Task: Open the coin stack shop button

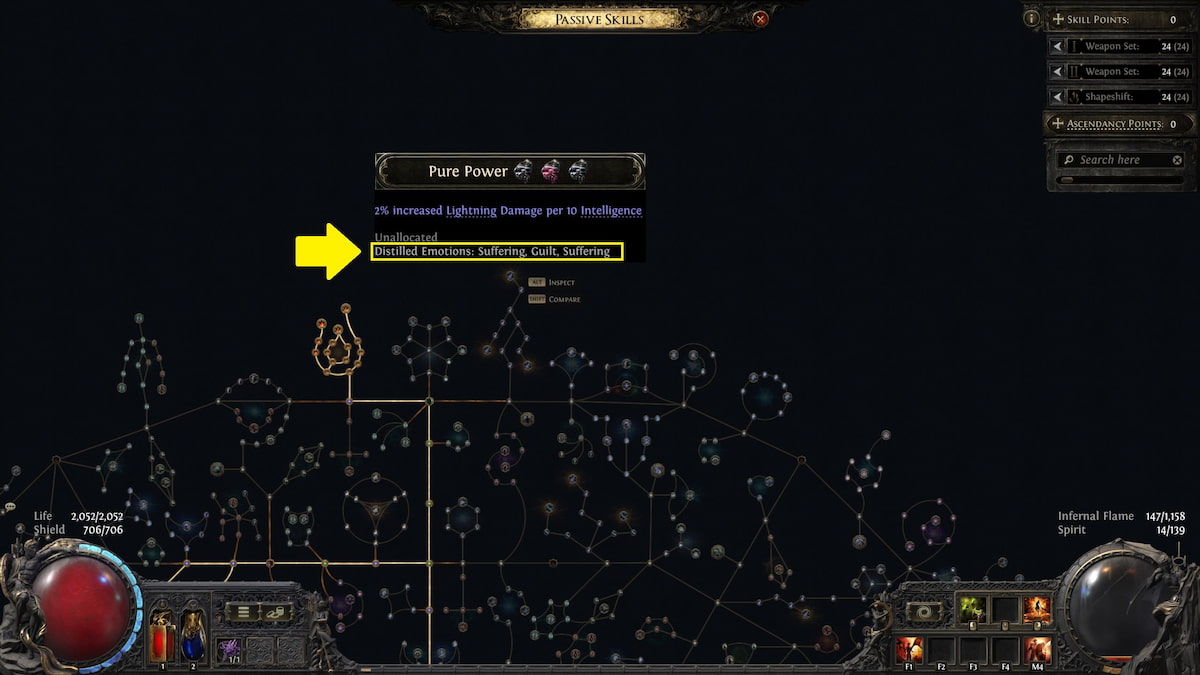Action: point(274,612)
